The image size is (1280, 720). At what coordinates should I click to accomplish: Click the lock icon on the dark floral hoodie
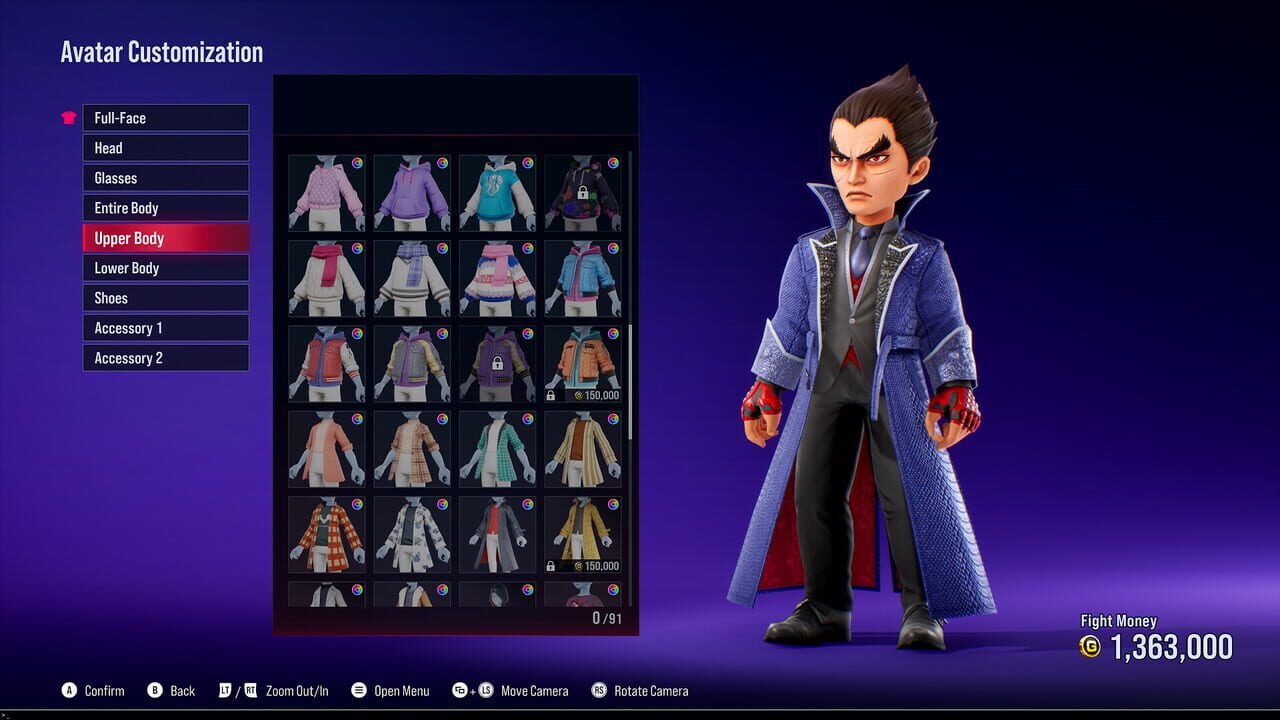[x=584, y=192]
